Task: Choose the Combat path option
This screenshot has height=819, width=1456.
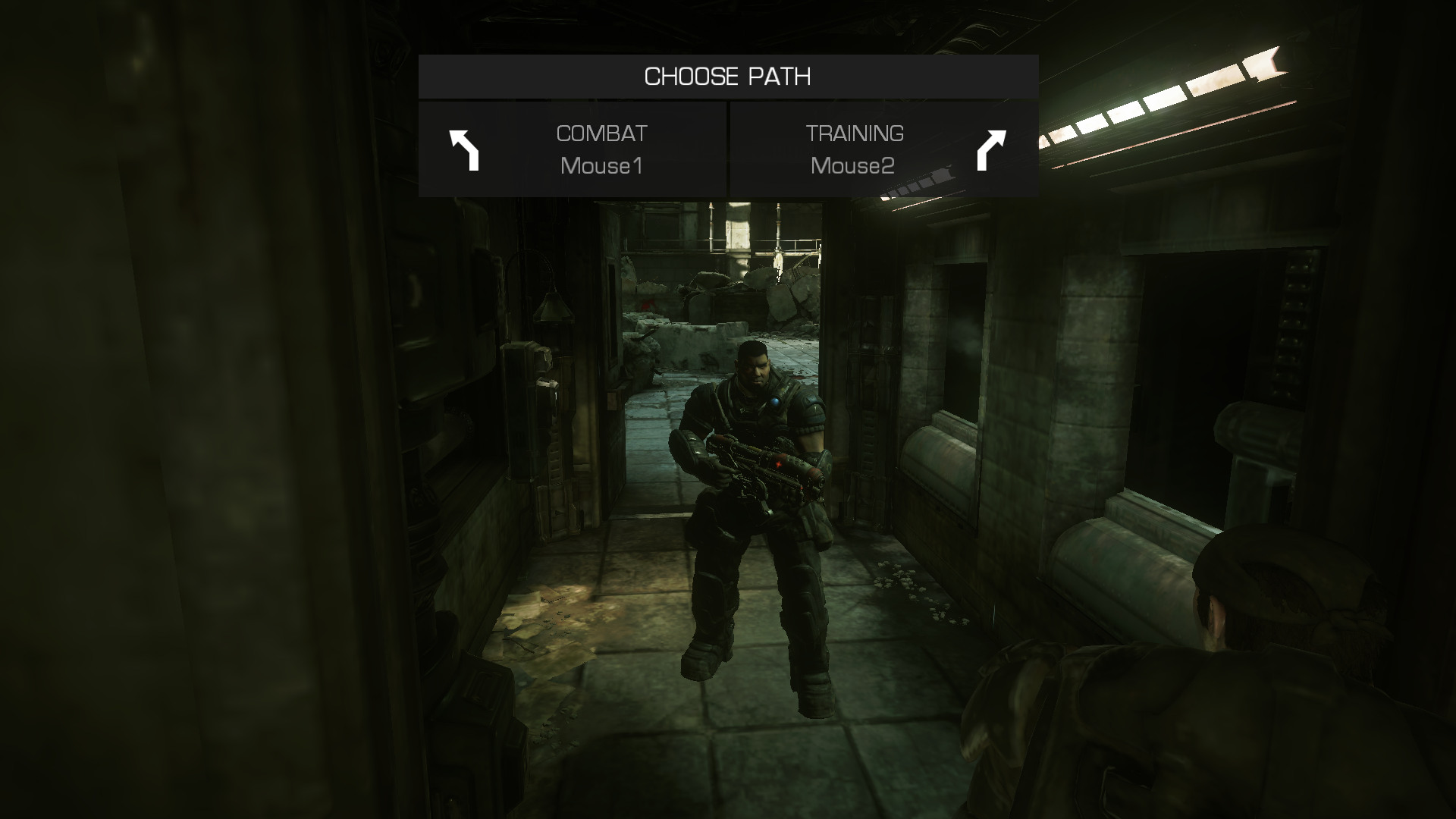Action: 573,149
